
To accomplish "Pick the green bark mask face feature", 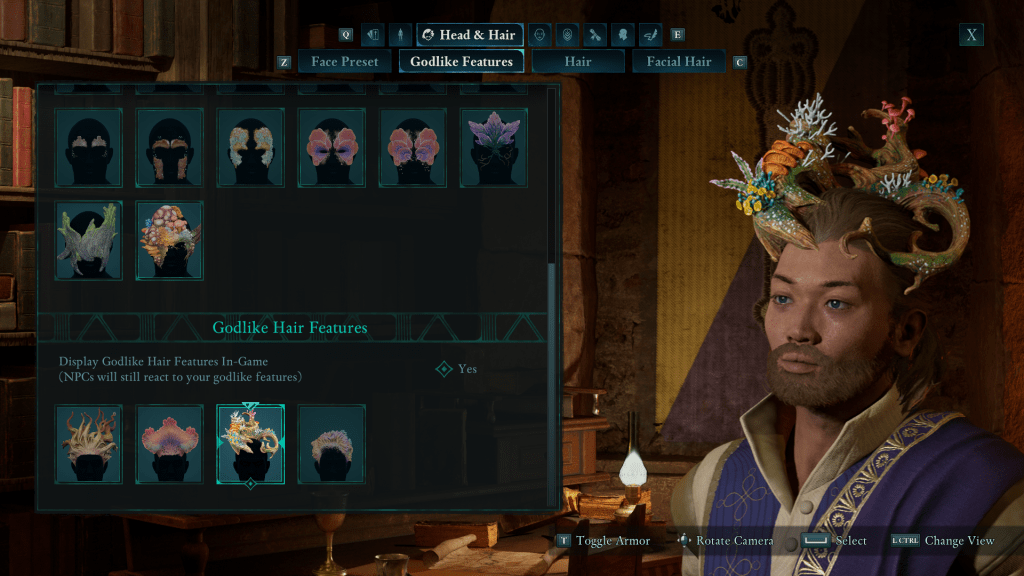I will [89, 240].
